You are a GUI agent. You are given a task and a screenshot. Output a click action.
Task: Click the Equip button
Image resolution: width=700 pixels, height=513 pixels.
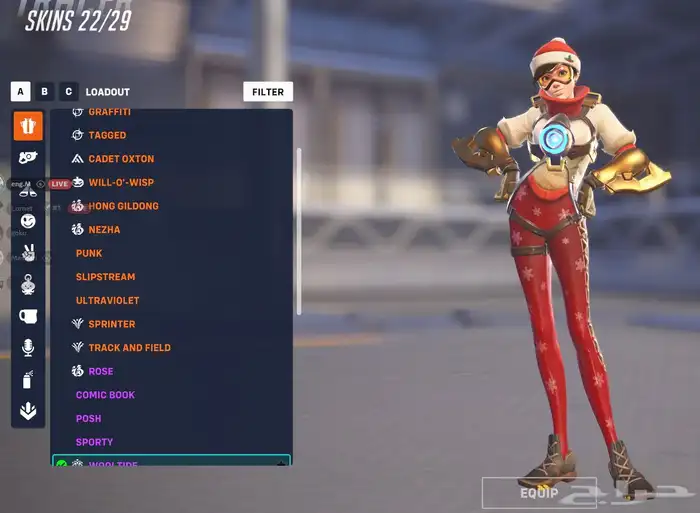tap(539, 493)
